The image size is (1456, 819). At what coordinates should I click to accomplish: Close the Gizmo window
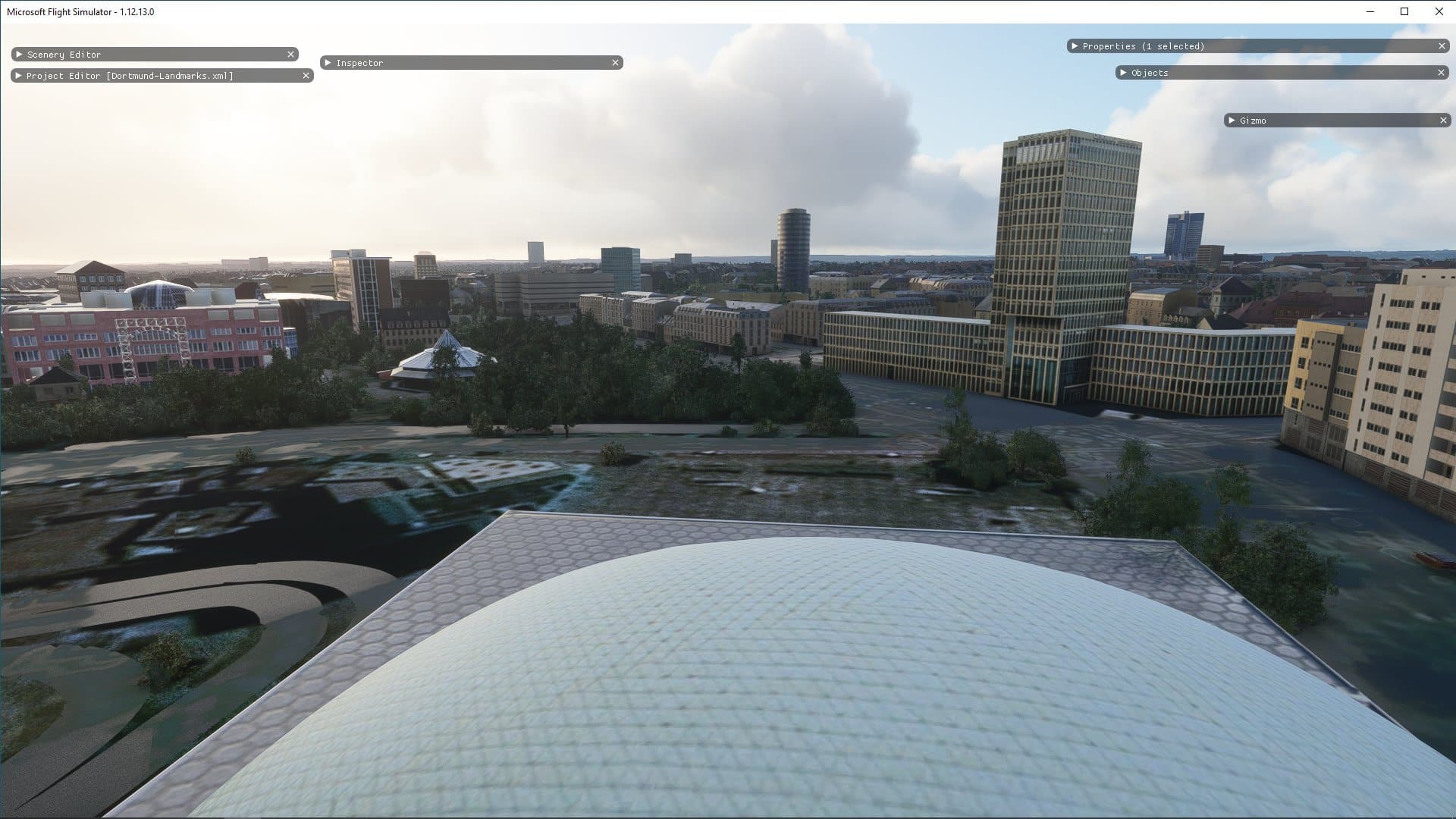[x=1443, y=121]
